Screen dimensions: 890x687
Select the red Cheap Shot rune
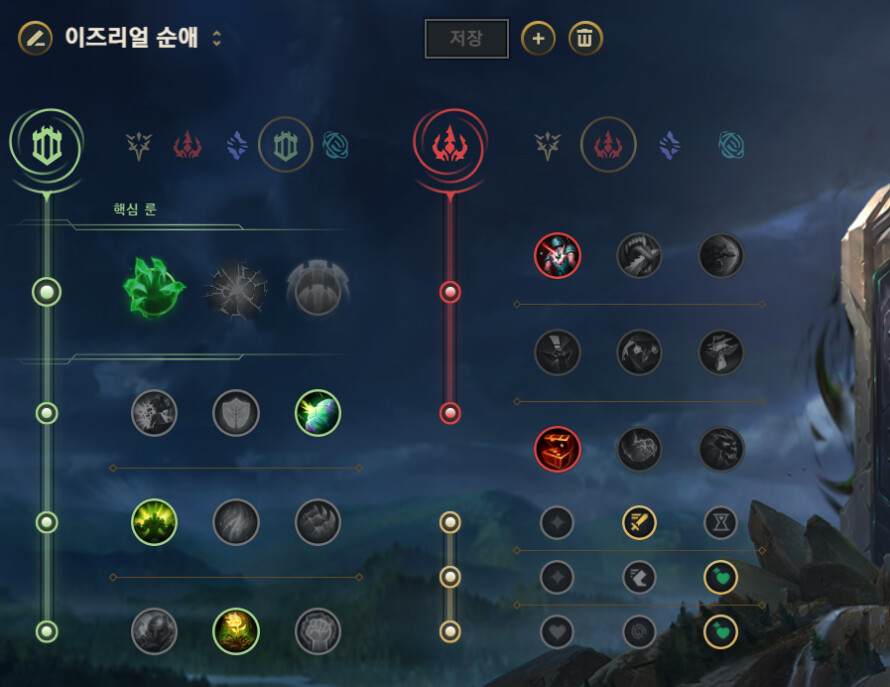557,256
